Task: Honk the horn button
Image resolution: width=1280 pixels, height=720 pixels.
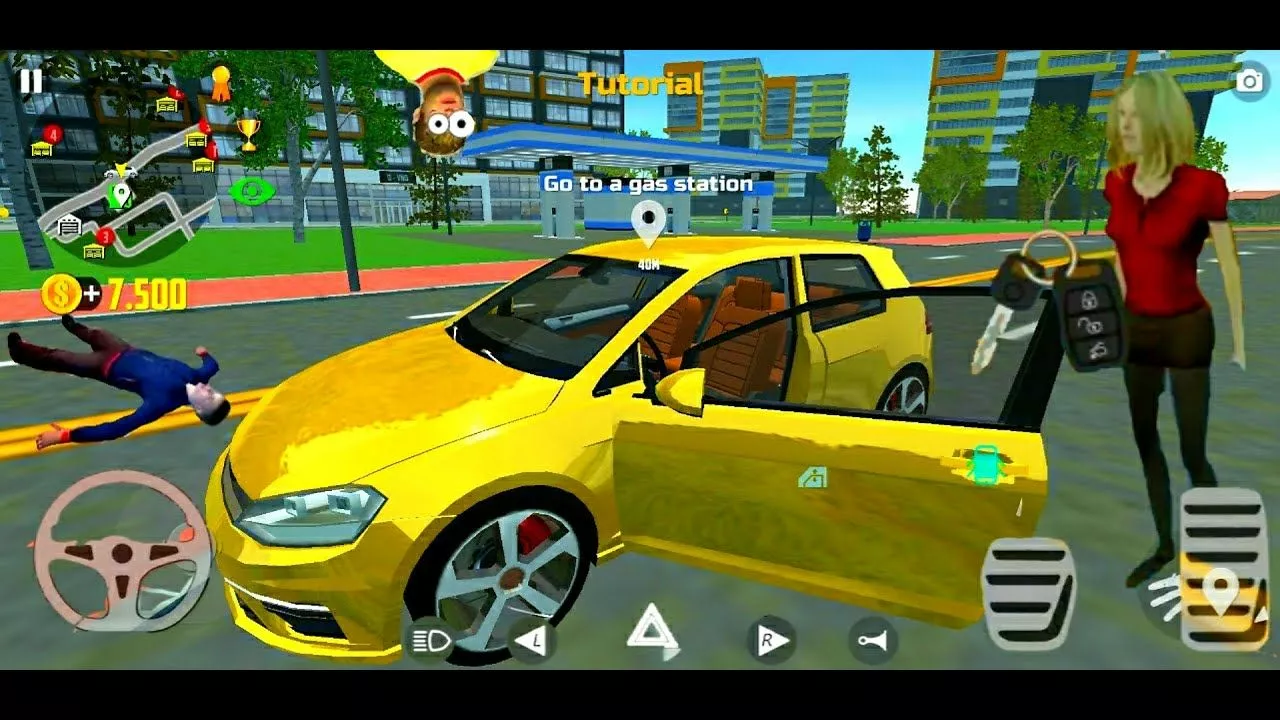Action: click(872, 641)
